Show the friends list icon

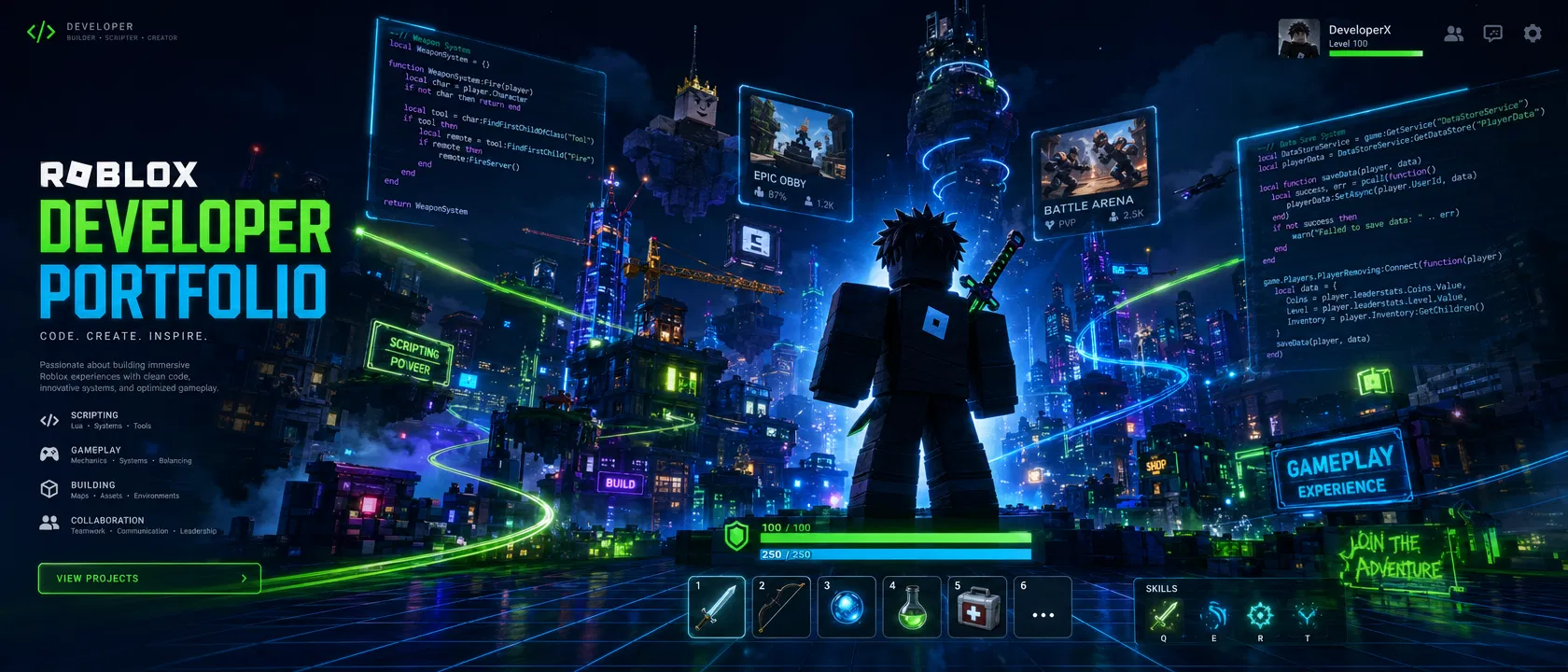[1454, 34]
